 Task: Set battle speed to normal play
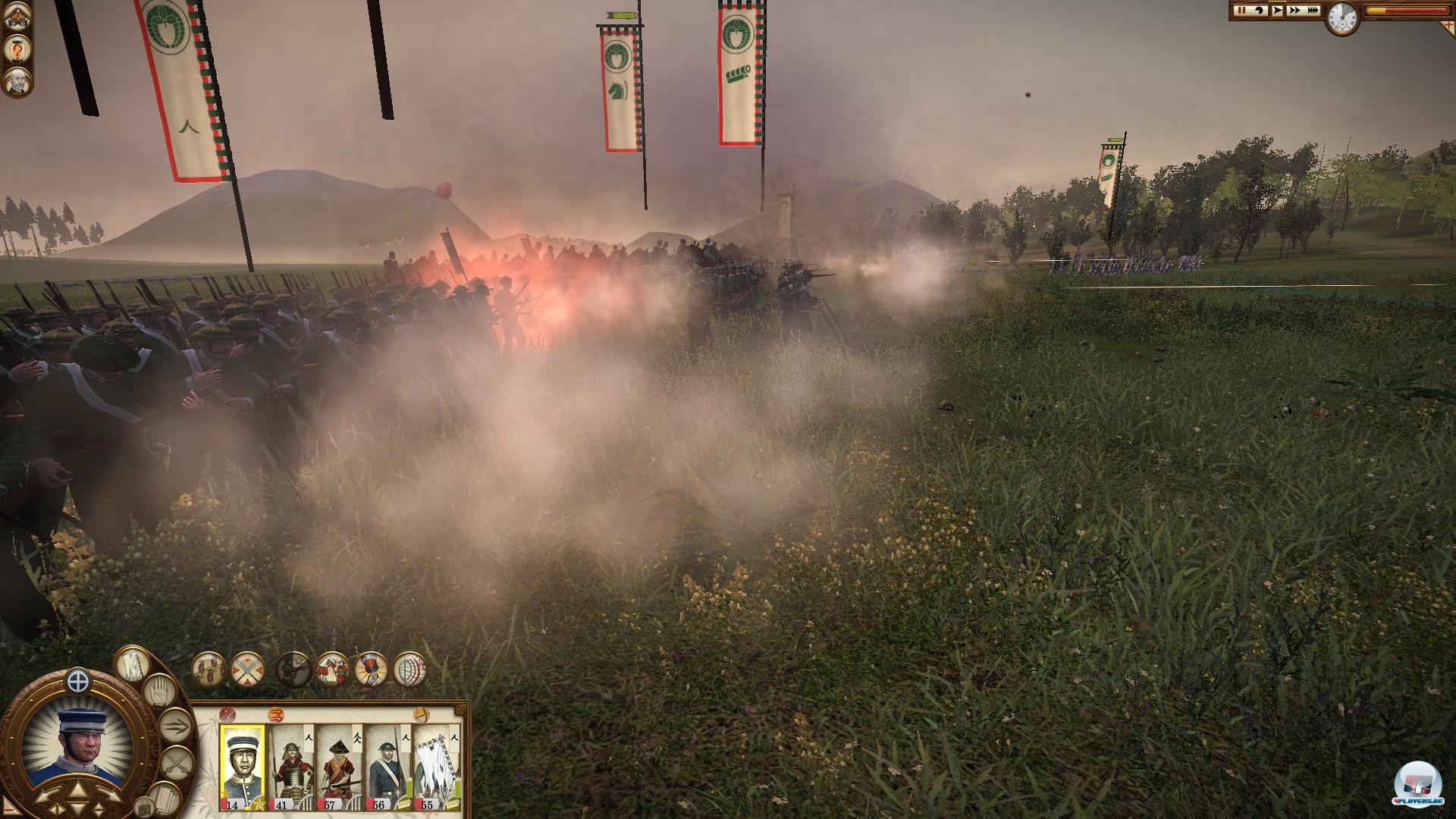click(1277, 11)
